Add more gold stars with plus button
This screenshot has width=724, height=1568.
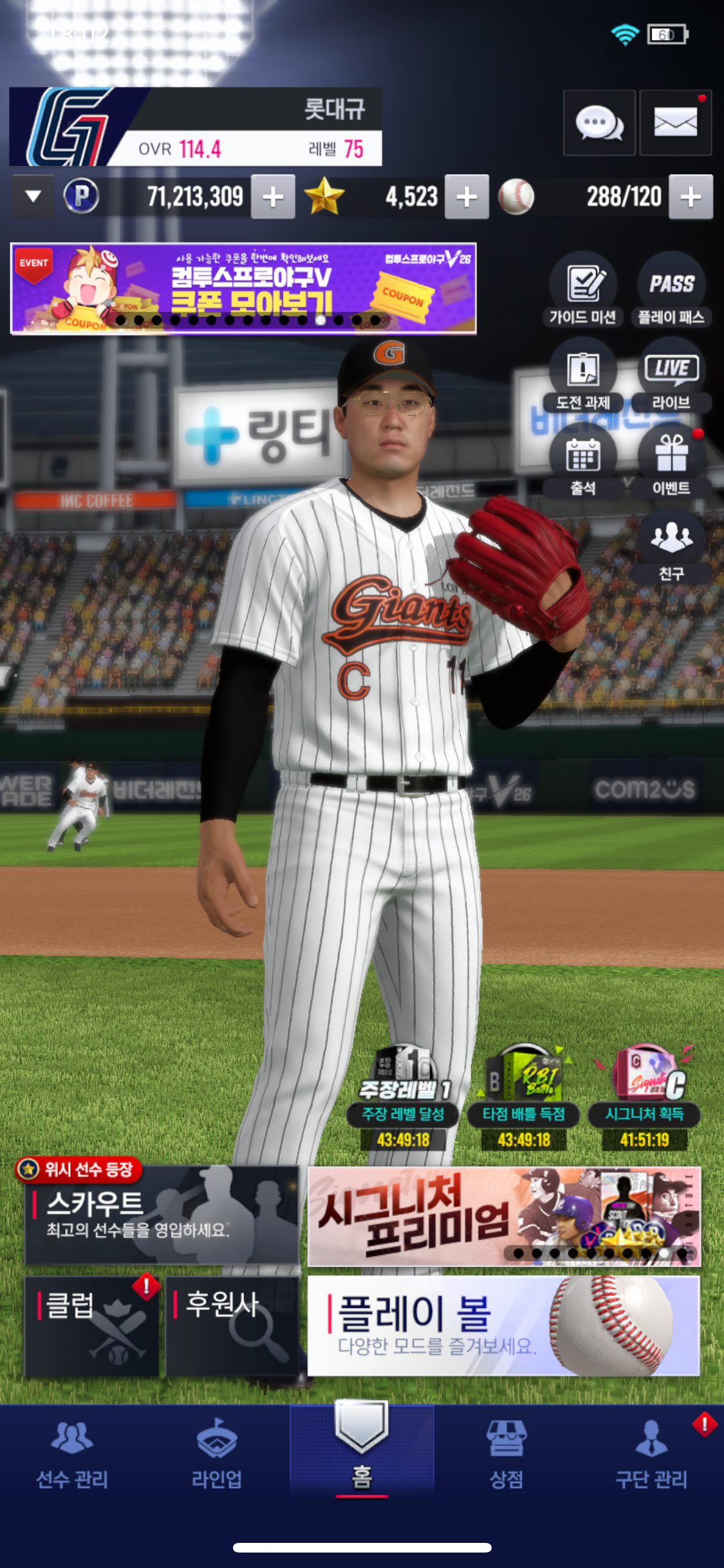[x=467, y=197]
